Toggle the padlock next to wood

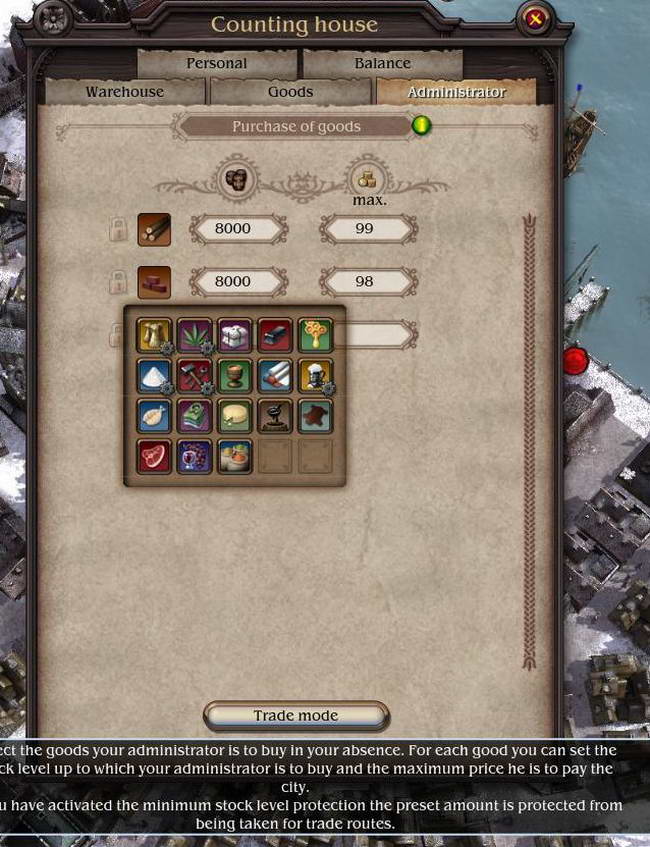[x=118, y=230]
